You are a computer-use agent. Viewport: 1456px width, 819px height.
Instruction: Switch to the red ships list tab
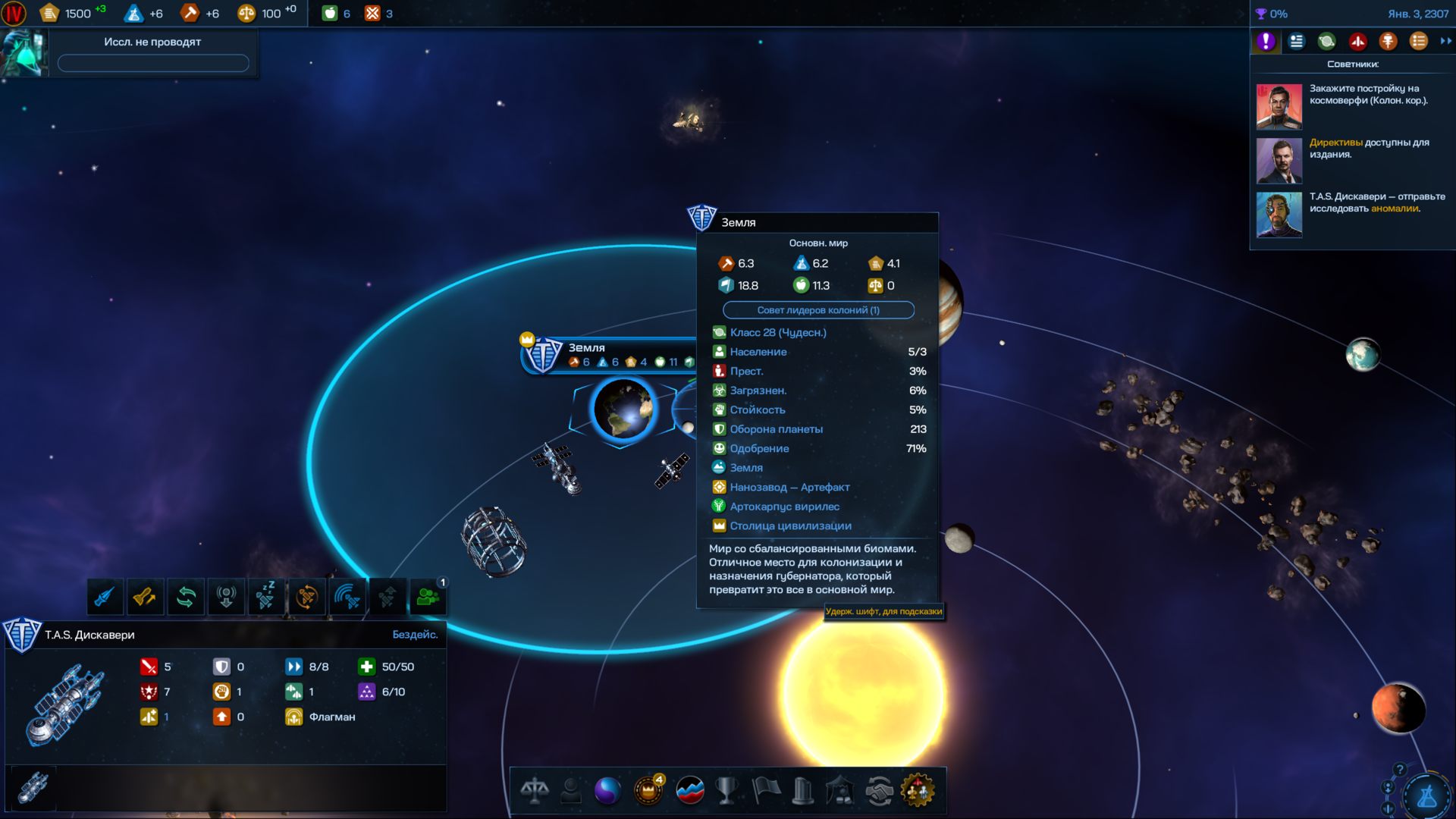pyautogui.click(x=1357, y=41)
